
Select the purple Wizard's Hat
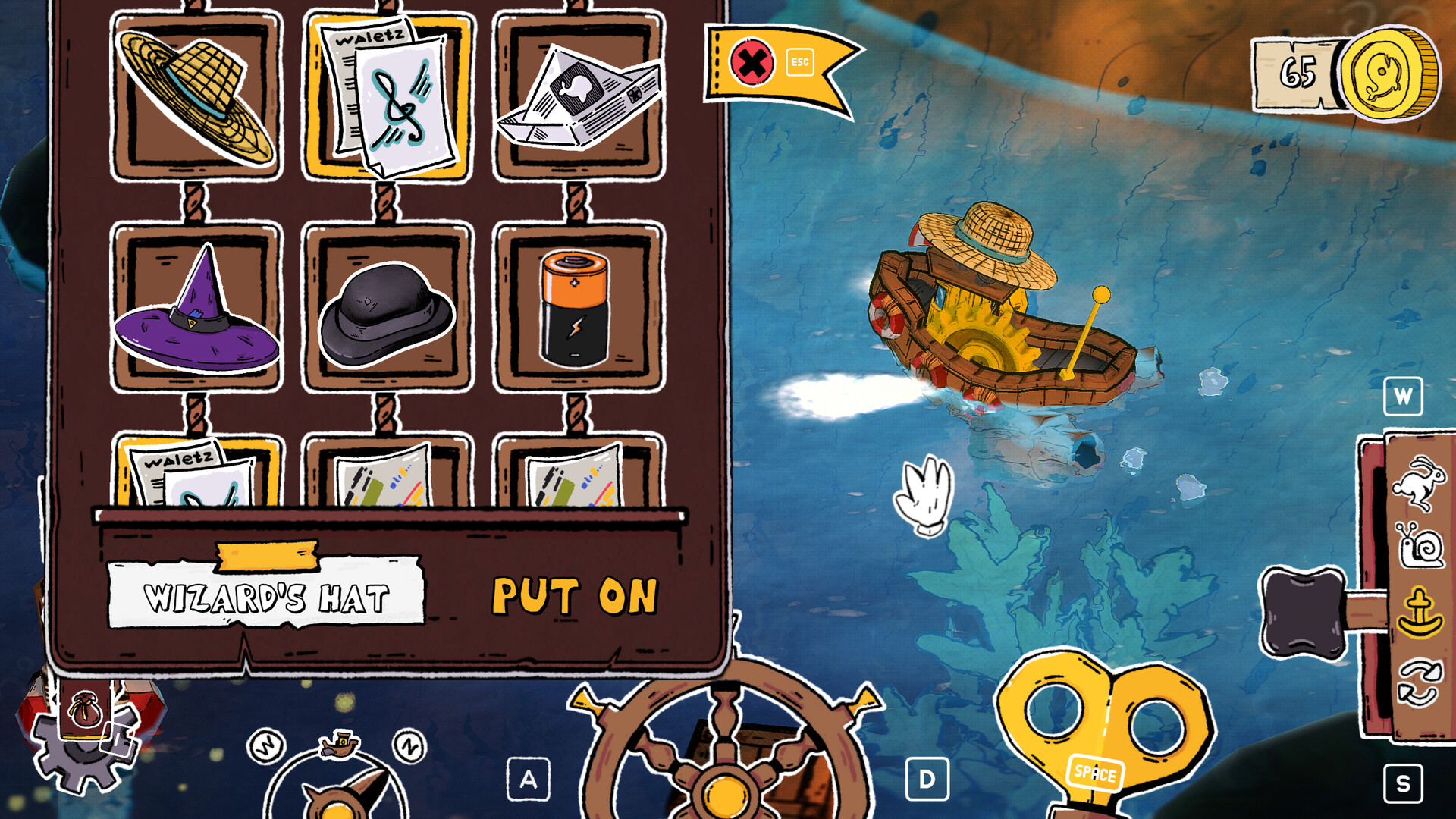point(196,311)
